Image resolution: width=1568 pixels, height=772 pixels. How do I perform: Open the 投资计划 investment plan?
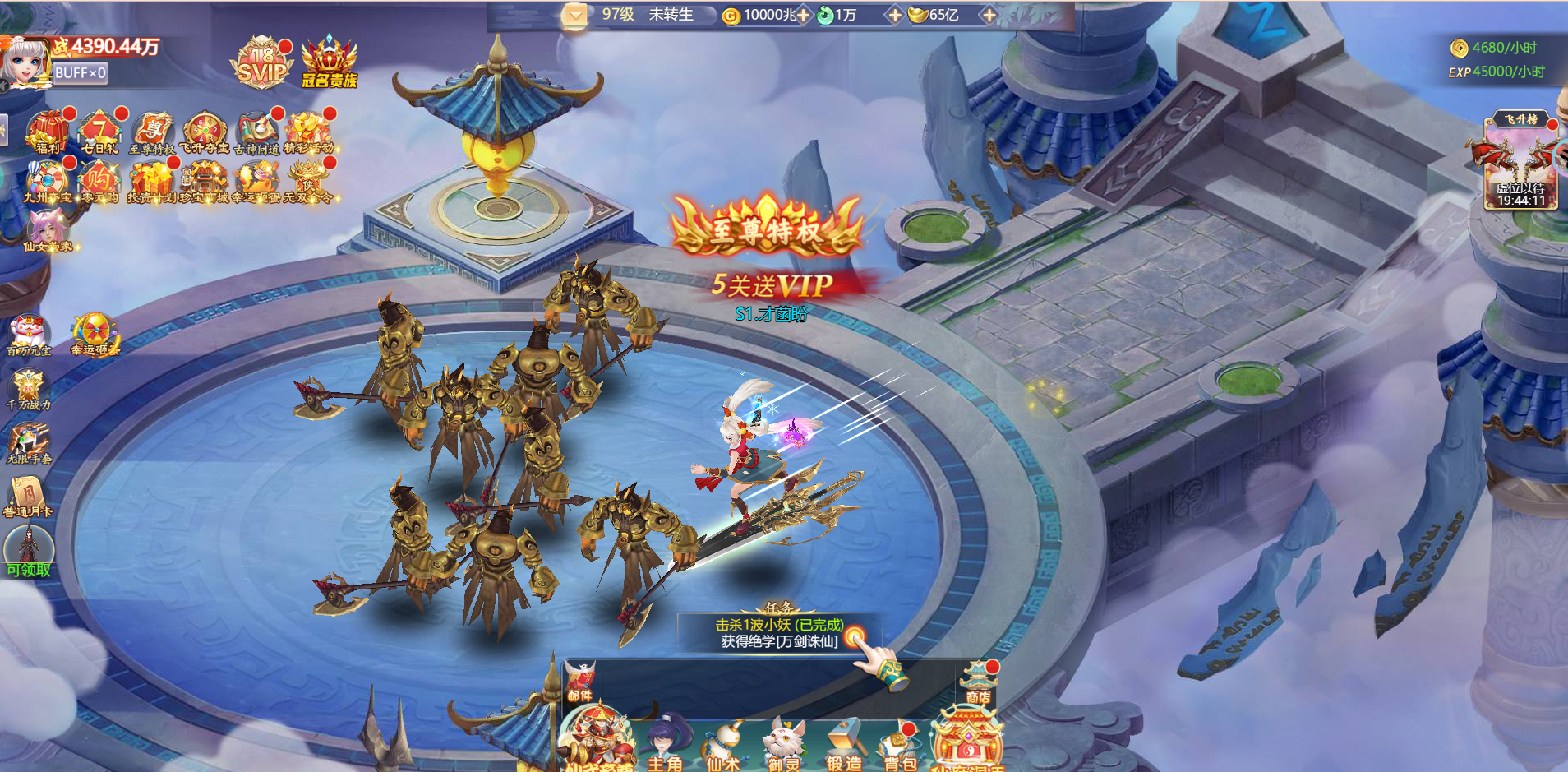[151, 181]
